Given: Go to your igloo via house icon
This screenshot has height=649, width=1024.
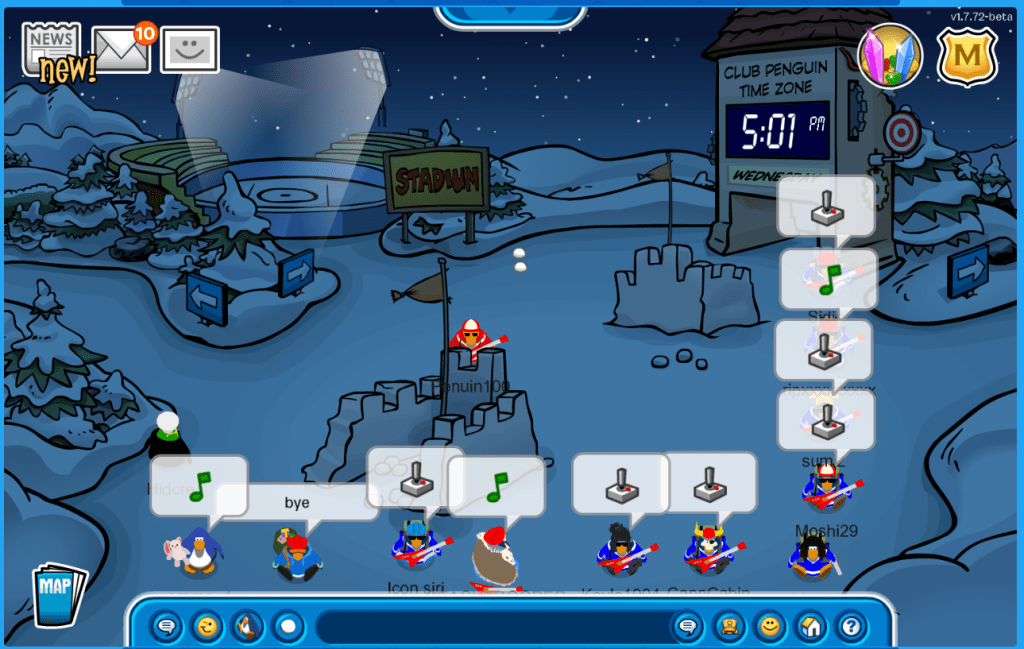Looking at the screenshot, I should click(811, 627).
